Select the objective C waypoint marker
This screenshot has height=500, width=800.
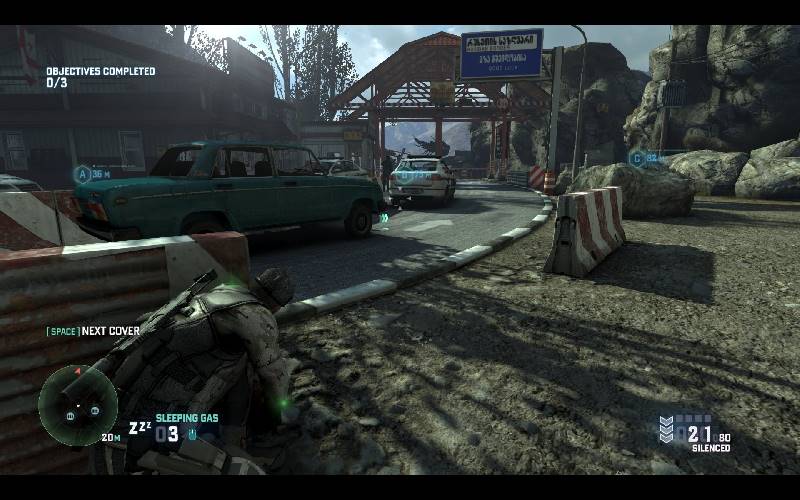coord(636,158)
